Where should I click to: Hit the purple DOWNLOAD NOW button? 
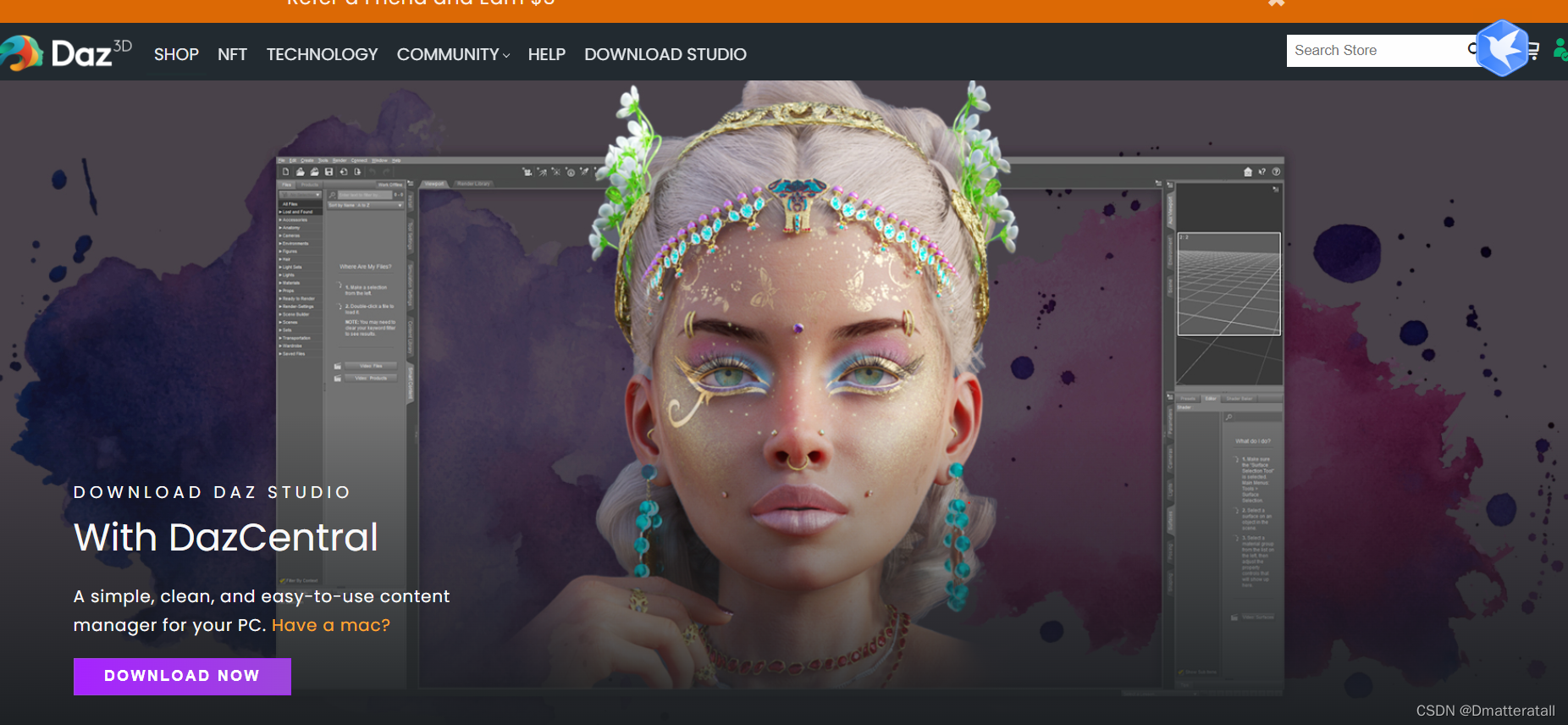182,676
